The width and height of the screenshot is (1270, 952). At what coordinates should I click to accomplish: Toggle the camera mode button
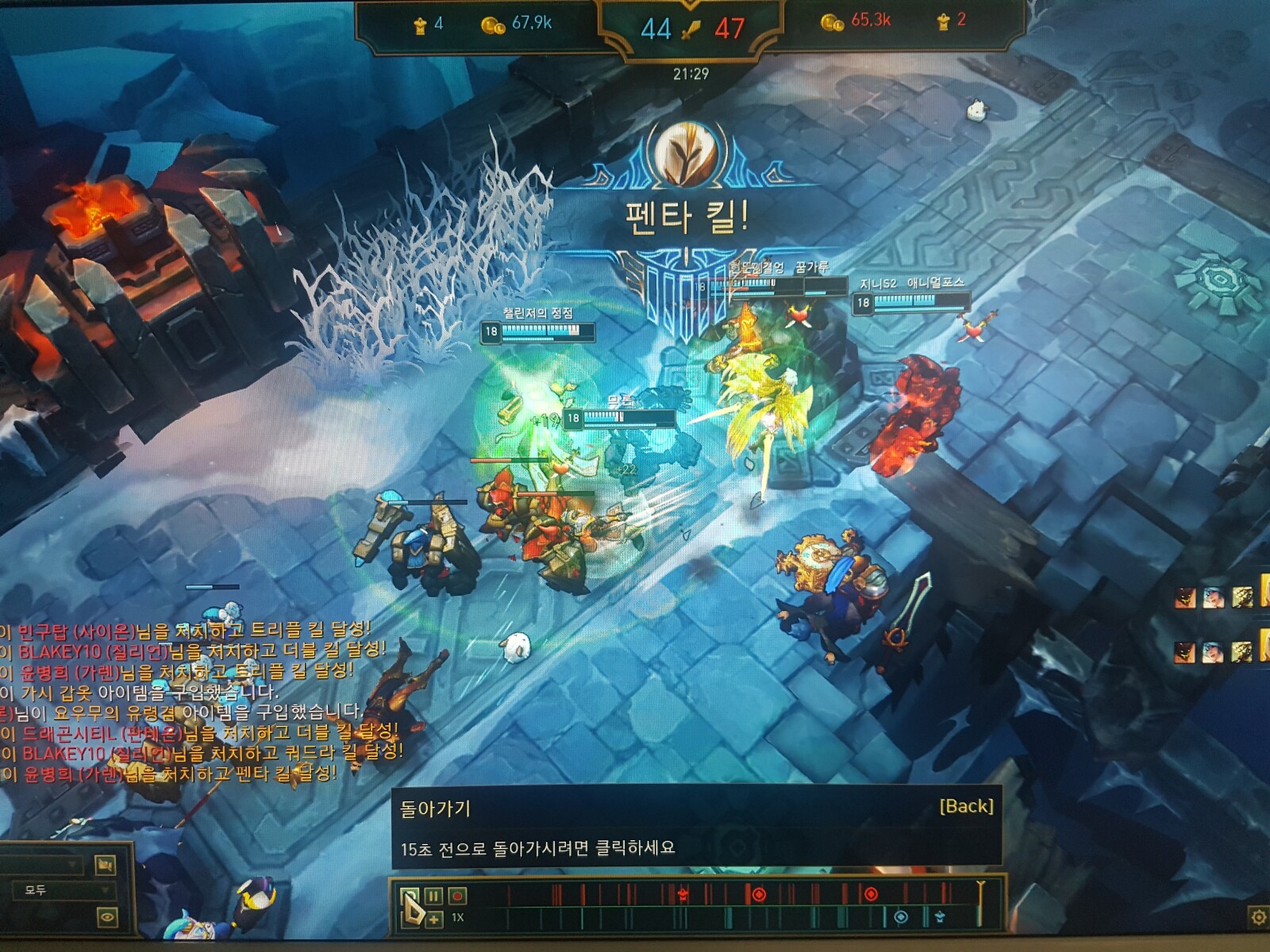(x=106, y=864)
